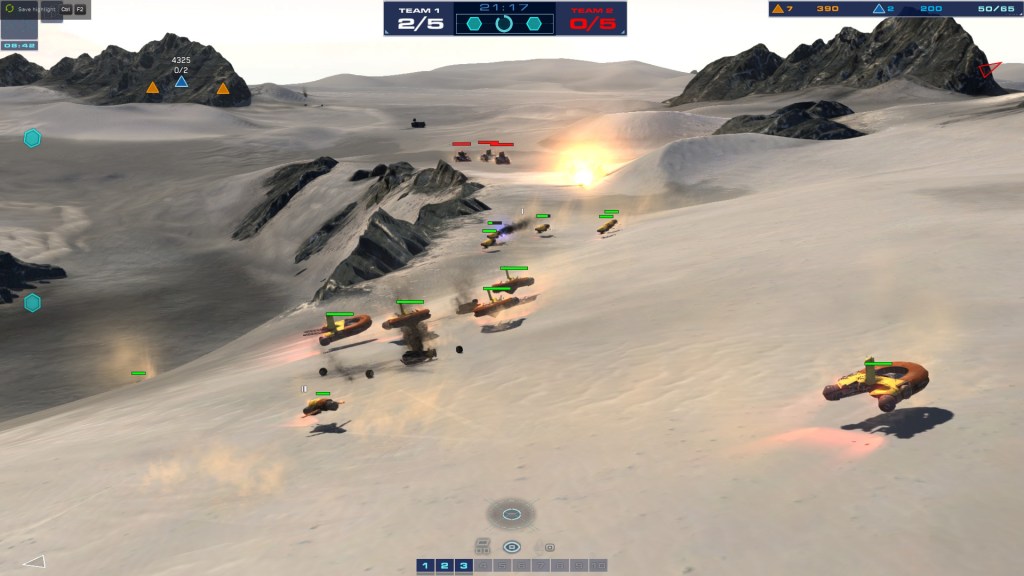Select the blue triangle resource marker labeled 4325
The height and width of the screenshot is (576, 1024).
point(181,81)
